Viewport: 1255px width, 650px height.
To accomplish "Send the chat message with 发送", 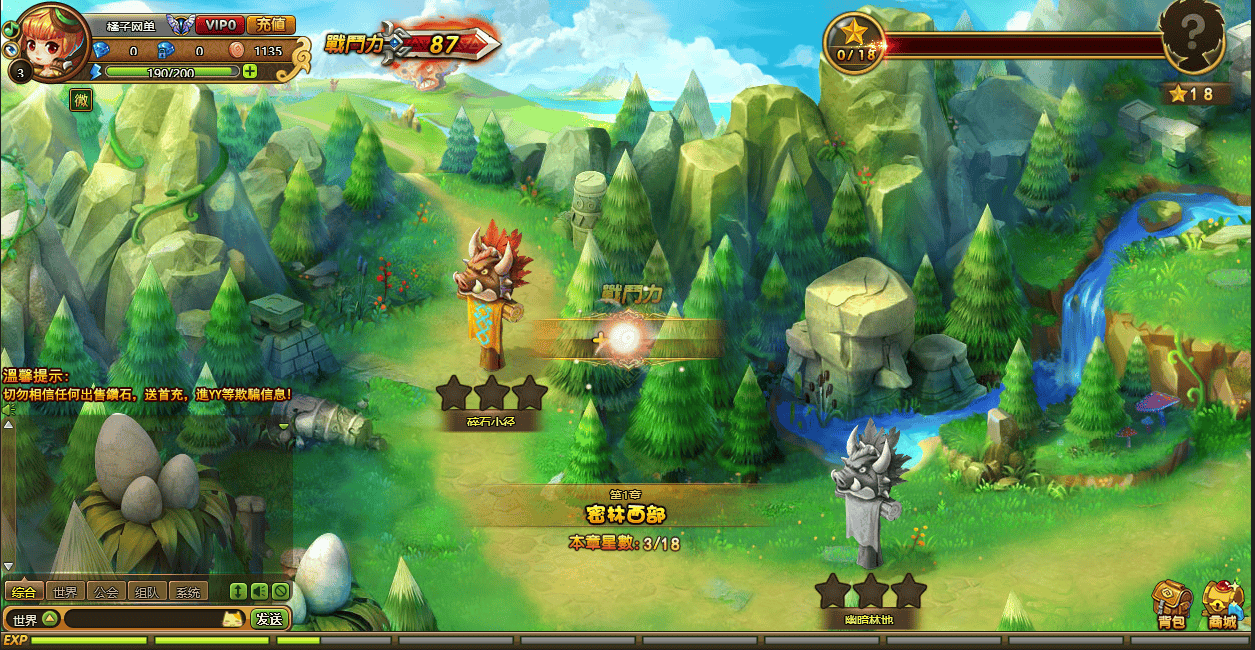I will pyautogui.click(x=269, y=619).
